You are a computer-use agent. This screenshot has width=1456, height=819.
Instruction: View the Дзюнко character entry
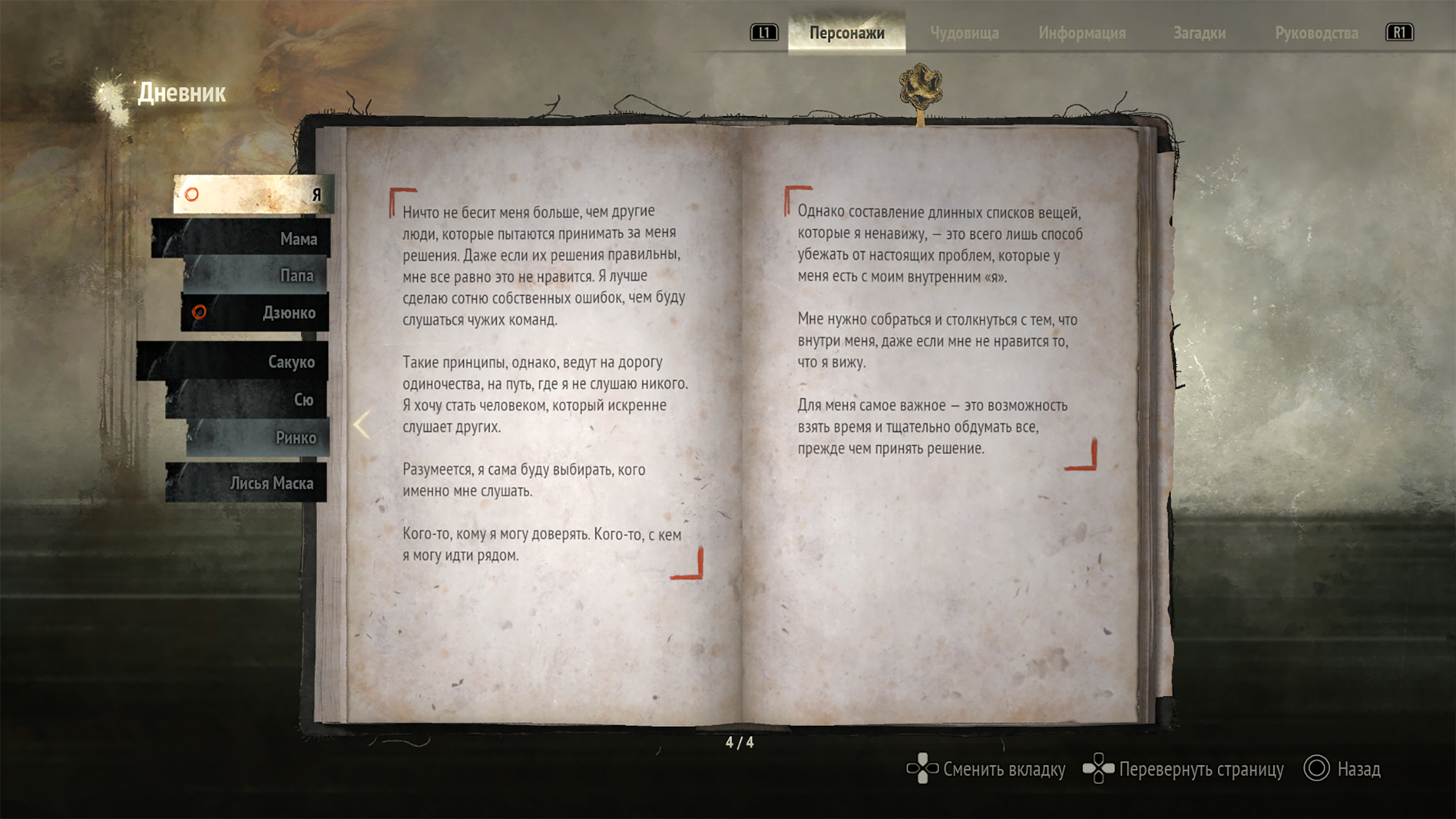[255, 312]
